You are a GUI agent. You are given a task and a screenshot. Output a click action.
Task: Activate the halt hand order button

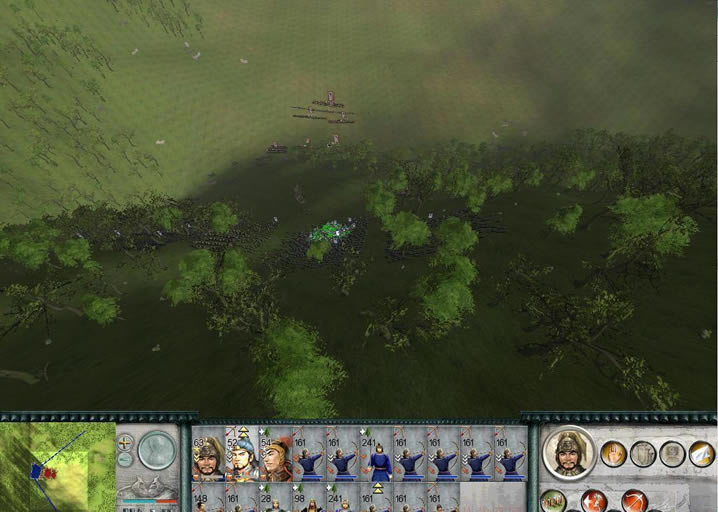614,454
